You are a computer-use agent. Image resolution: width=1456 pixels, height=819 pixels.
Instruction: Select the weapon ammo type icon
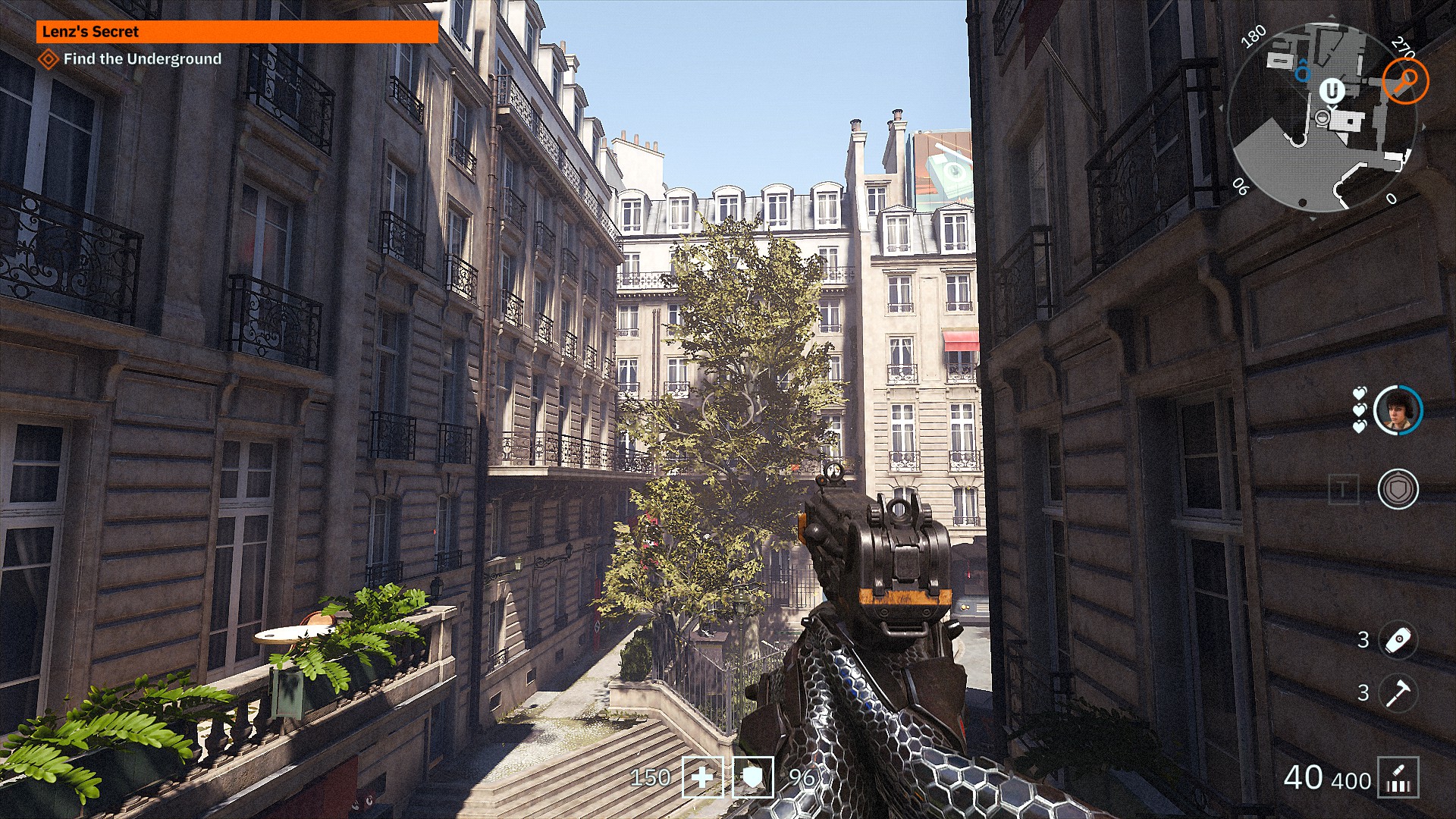coord(1398,778)
